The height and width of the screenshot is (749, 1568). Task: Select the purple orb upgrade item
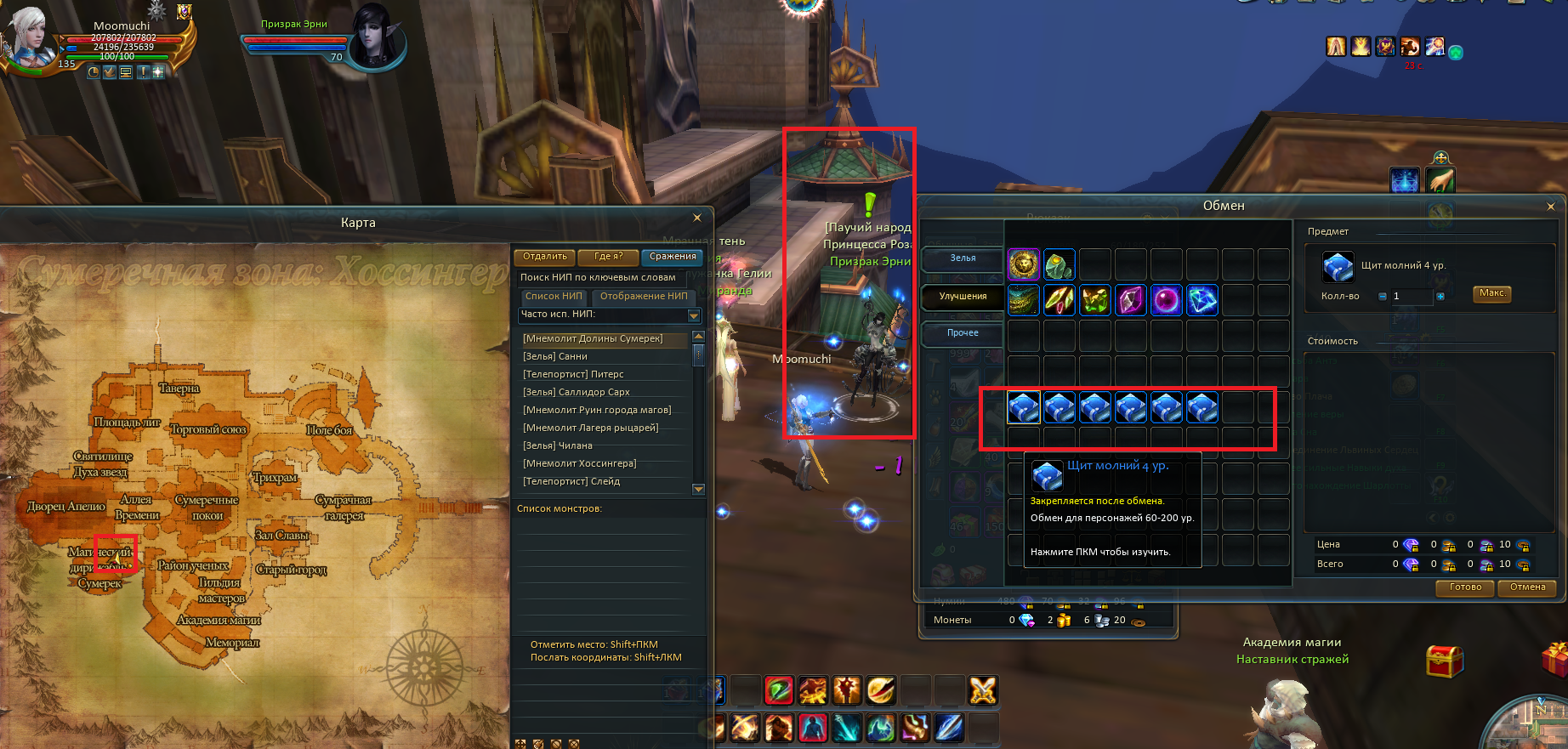coord(1166,300)
